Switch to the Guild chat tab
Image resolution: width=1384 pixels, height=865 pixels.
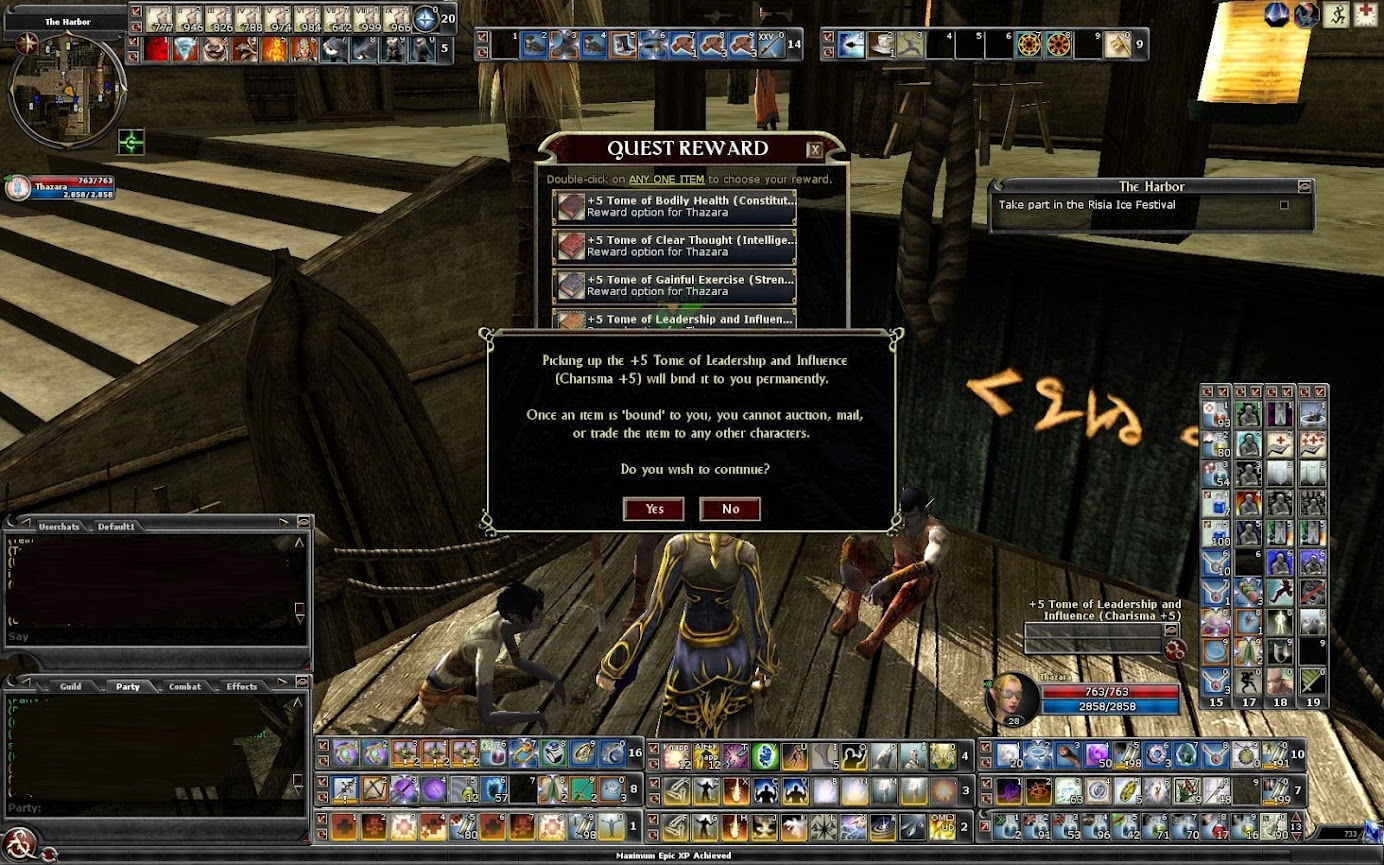tap(70, 687)
